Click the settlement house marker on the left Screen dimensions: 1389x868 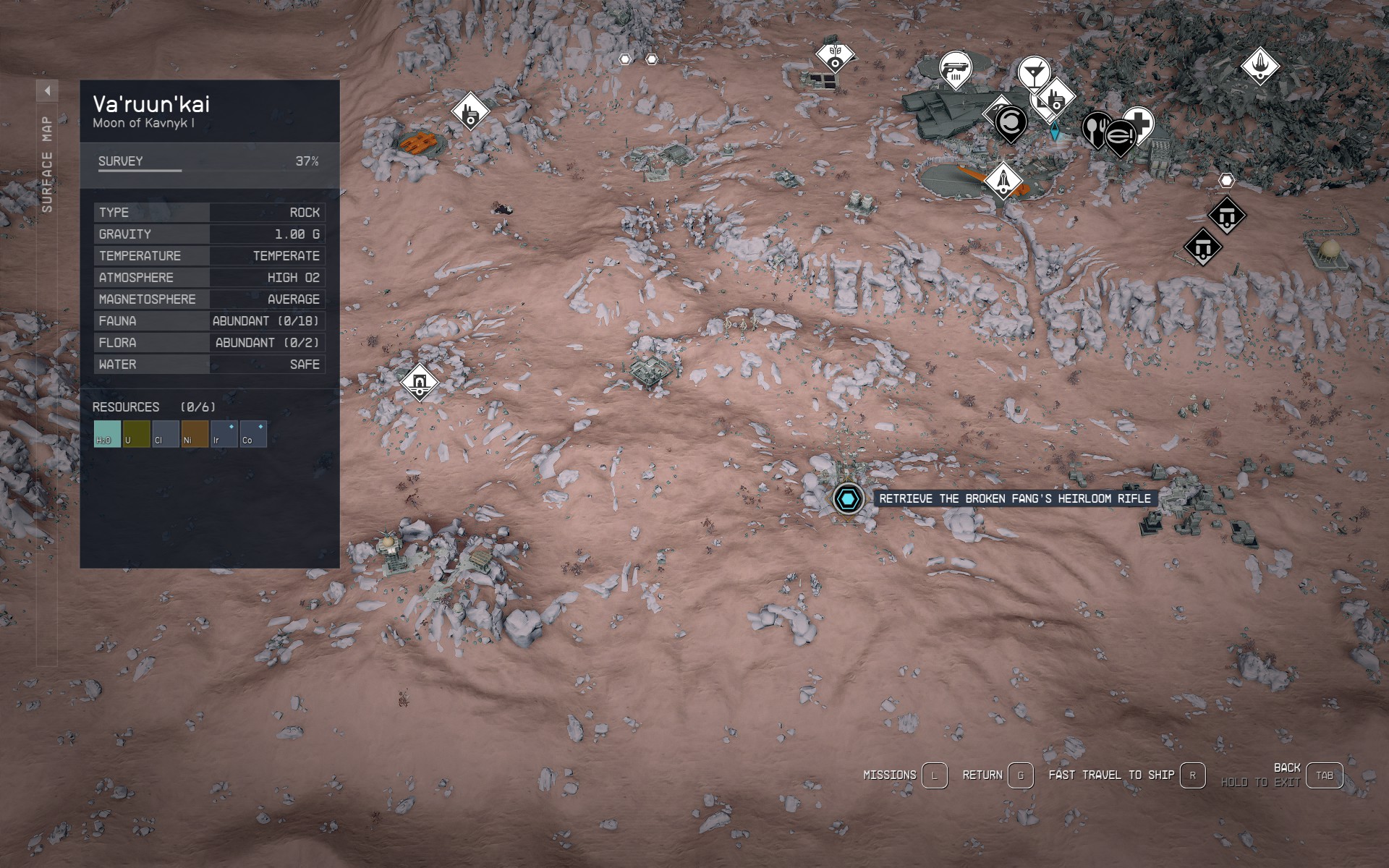[x=419, y=381]
